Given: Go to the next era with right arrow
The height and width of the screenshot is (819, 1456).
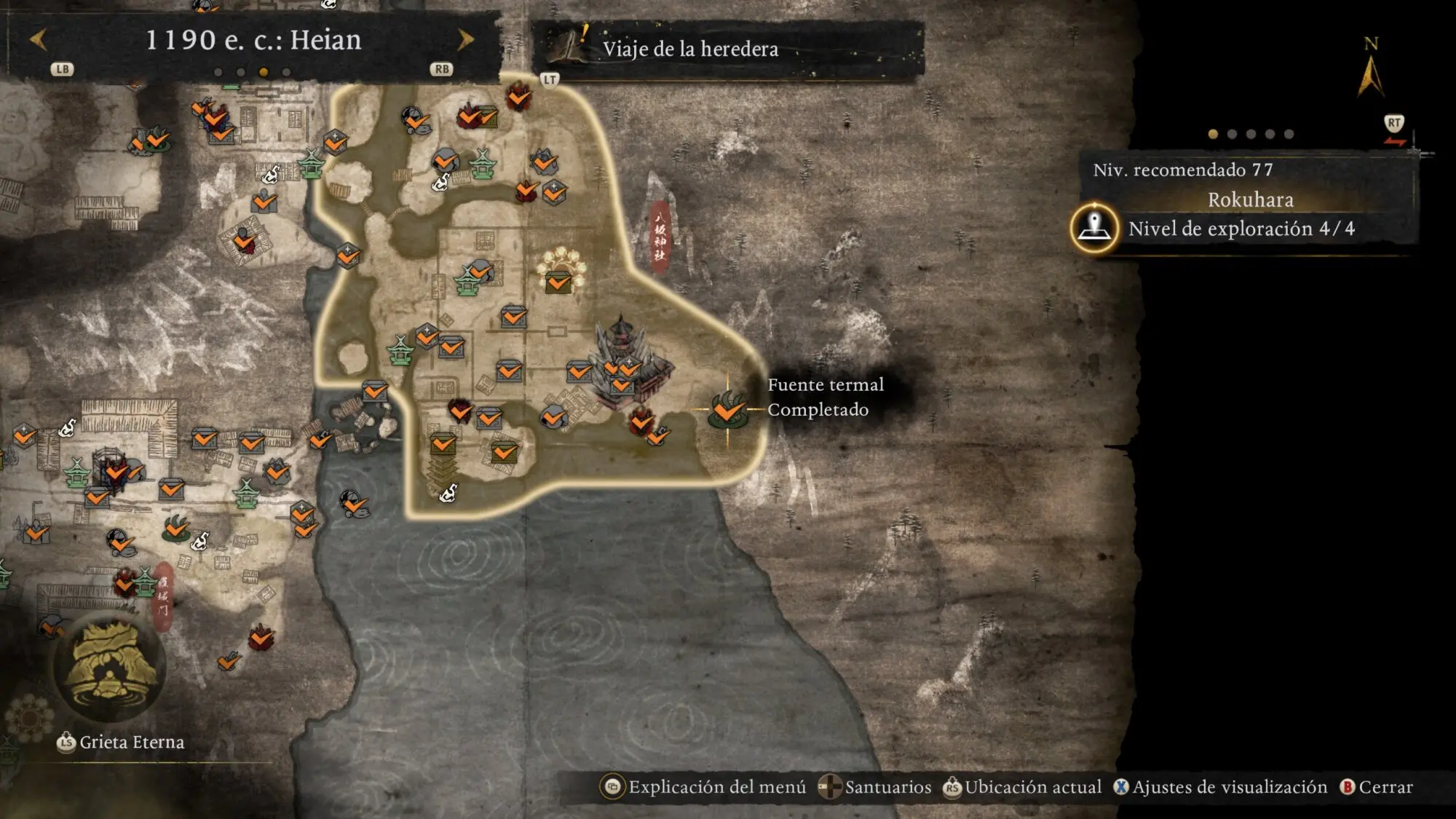Looking at the screenshot, I should click(465, 39).
